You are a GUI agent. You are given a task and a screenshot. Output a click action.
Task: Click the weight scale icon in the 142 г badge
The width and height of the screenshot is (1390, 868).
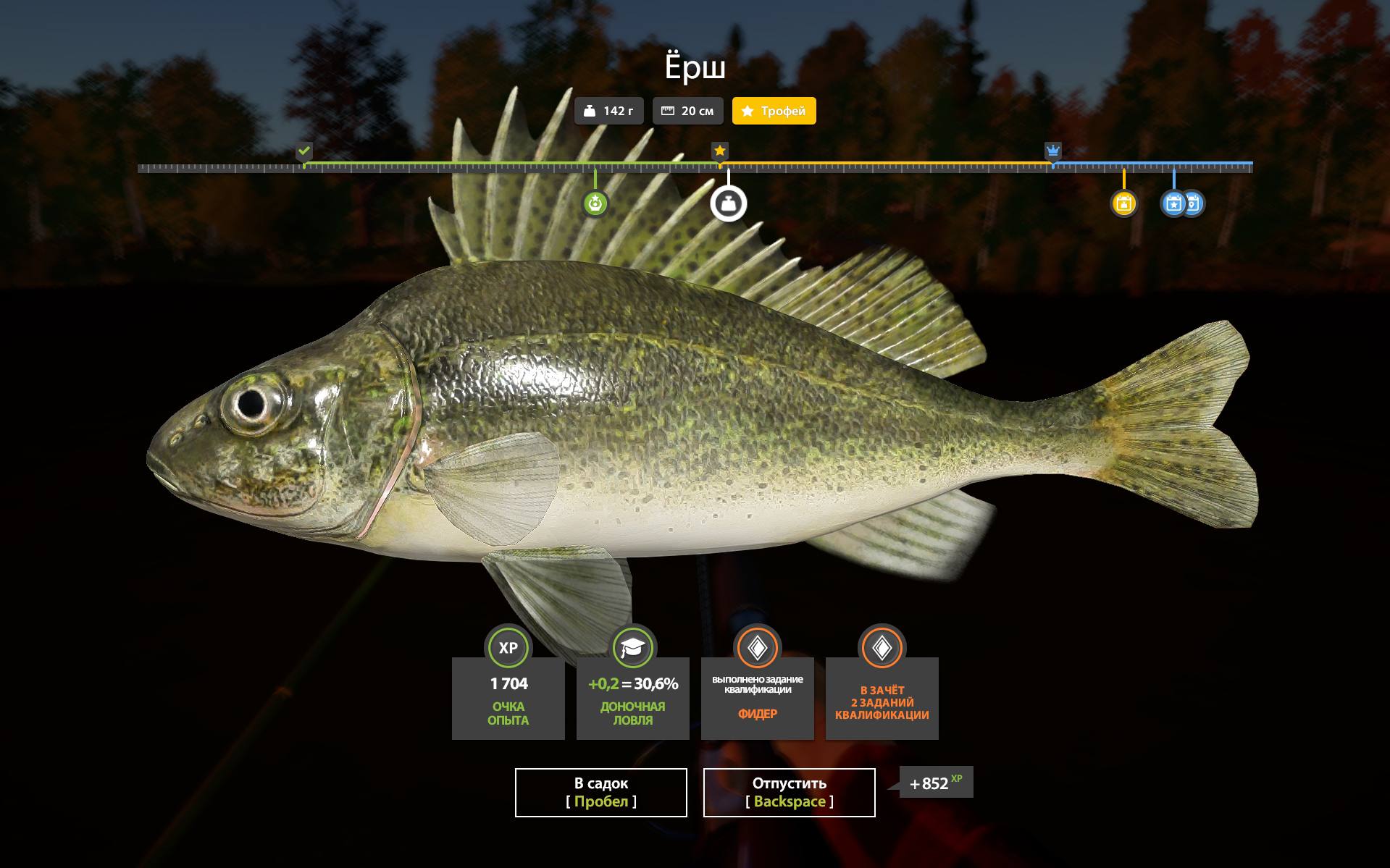click(x=591, y=111)
